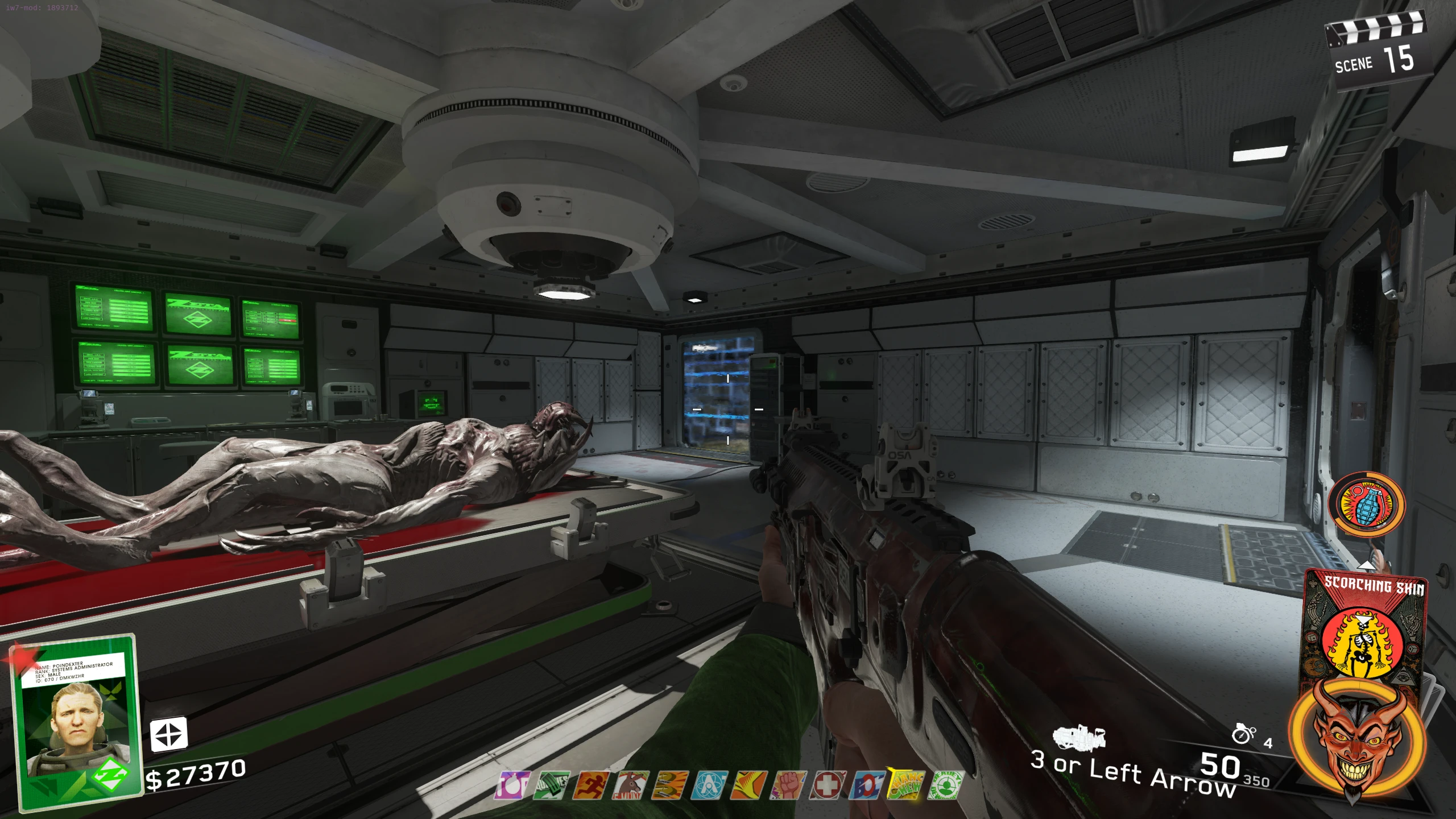This screenshot has height=819, width=1456.
Task: Choose the Deadeye Dewdrops perk icon
Action: coord(946,785)
